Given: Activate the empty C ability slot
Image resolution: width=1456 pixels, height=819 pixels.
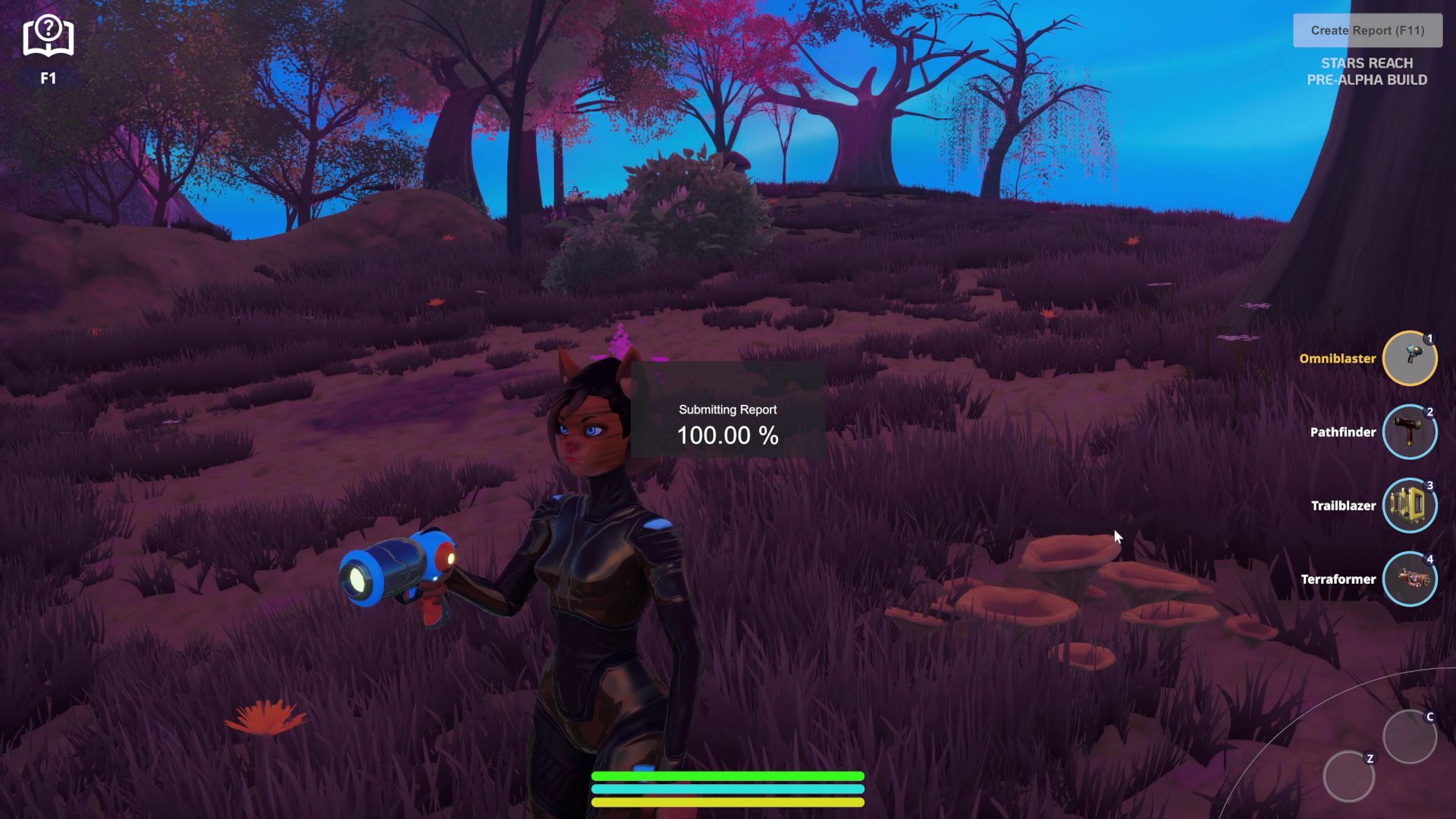Looking at the screenshot, I should point(1409,736).
